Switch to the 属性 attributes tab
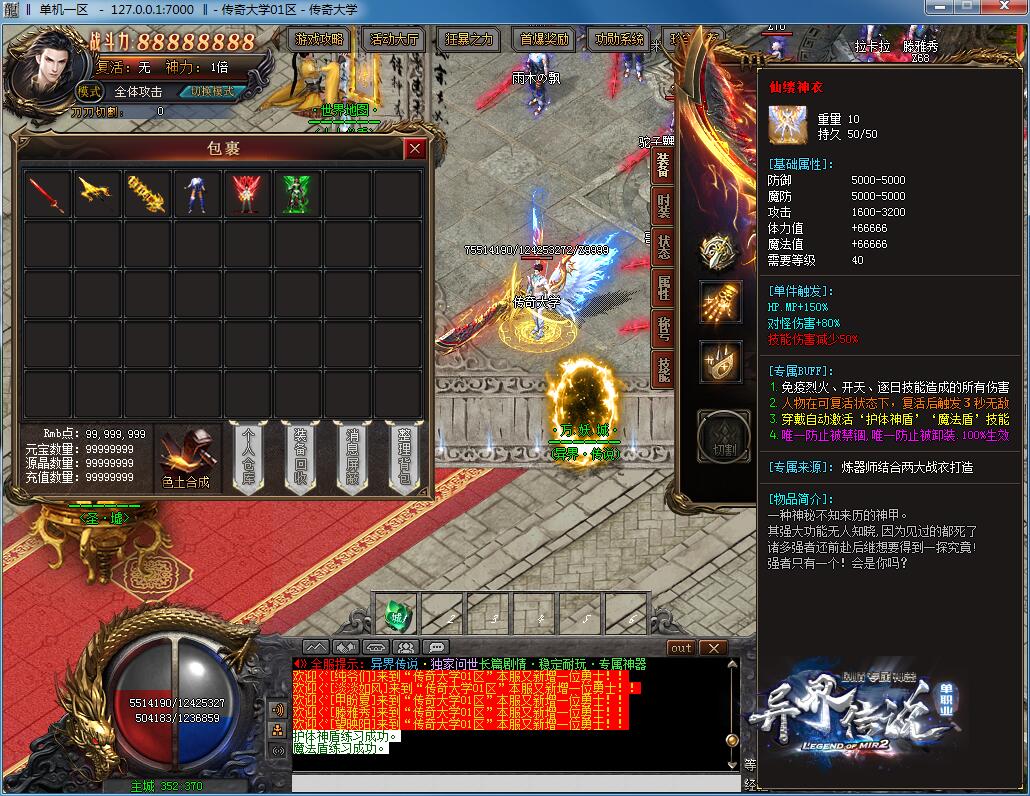 coord(663,288)
